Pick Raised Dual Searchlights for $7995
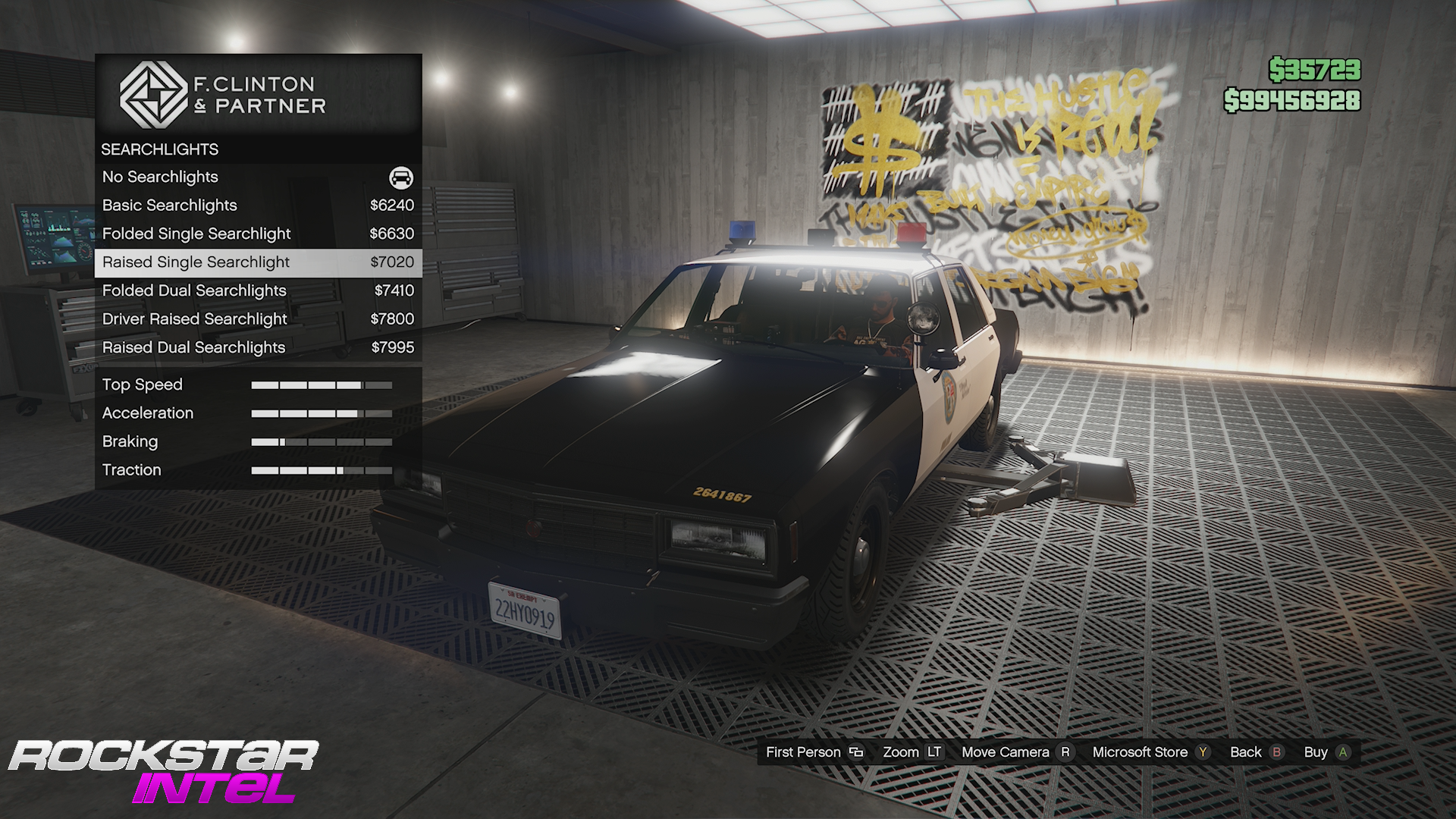This screenshot has height=819, width=1456. pos(258,347)
